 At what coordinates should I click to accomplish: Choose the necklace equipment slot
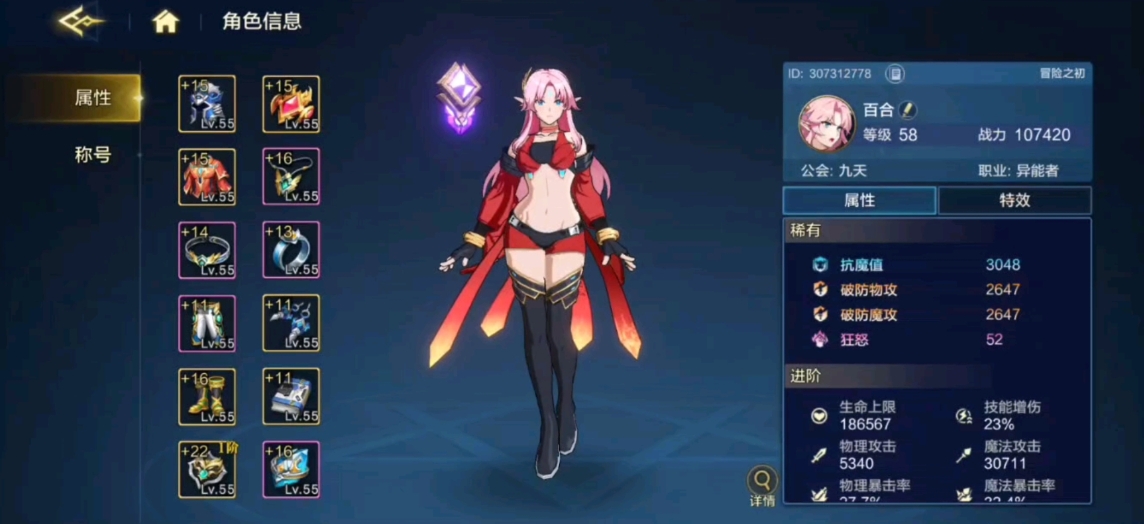(x=291, y=177)
